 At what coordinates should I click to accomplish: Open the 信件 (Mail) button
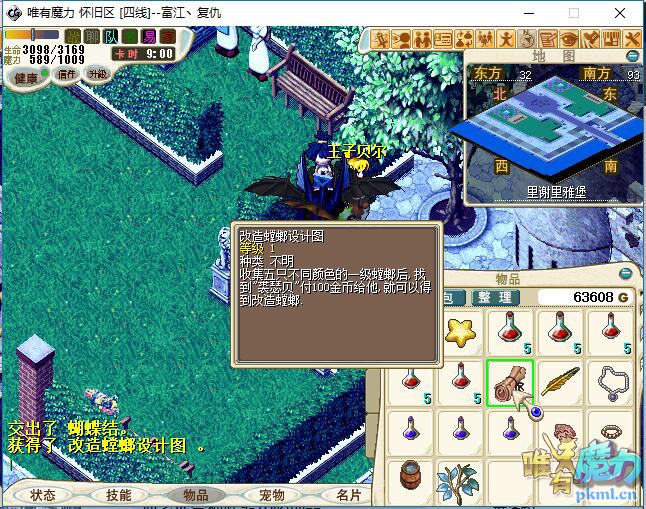point(67,75)
